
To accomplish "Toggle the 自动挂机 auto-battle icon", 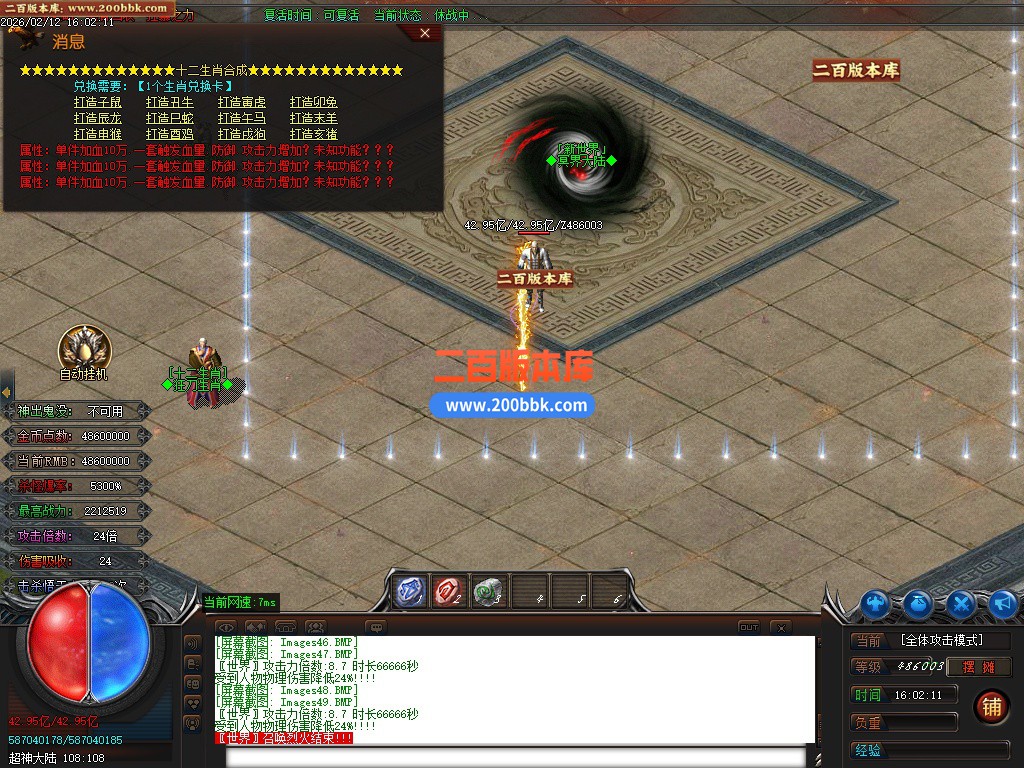I will pos(84,349).
